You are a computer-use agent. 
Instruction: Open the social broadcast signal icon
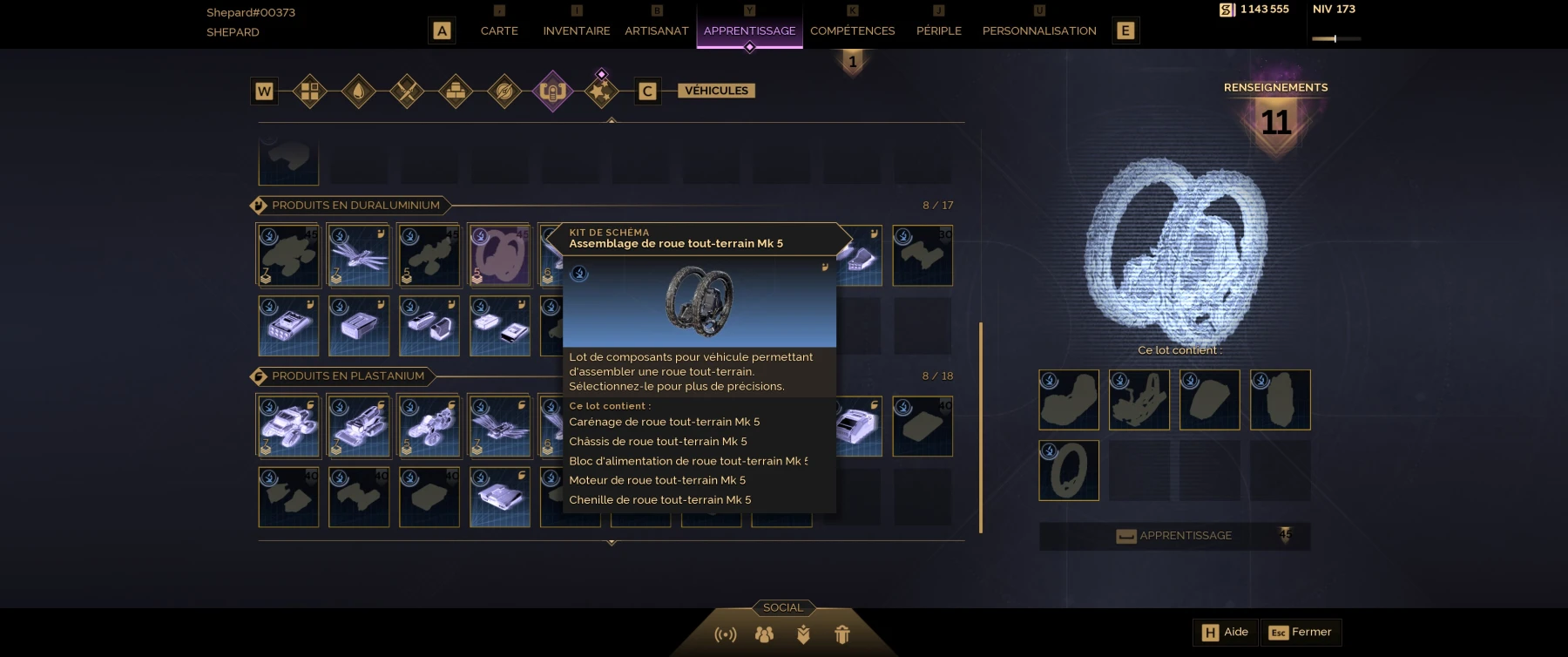click(725, 634)
